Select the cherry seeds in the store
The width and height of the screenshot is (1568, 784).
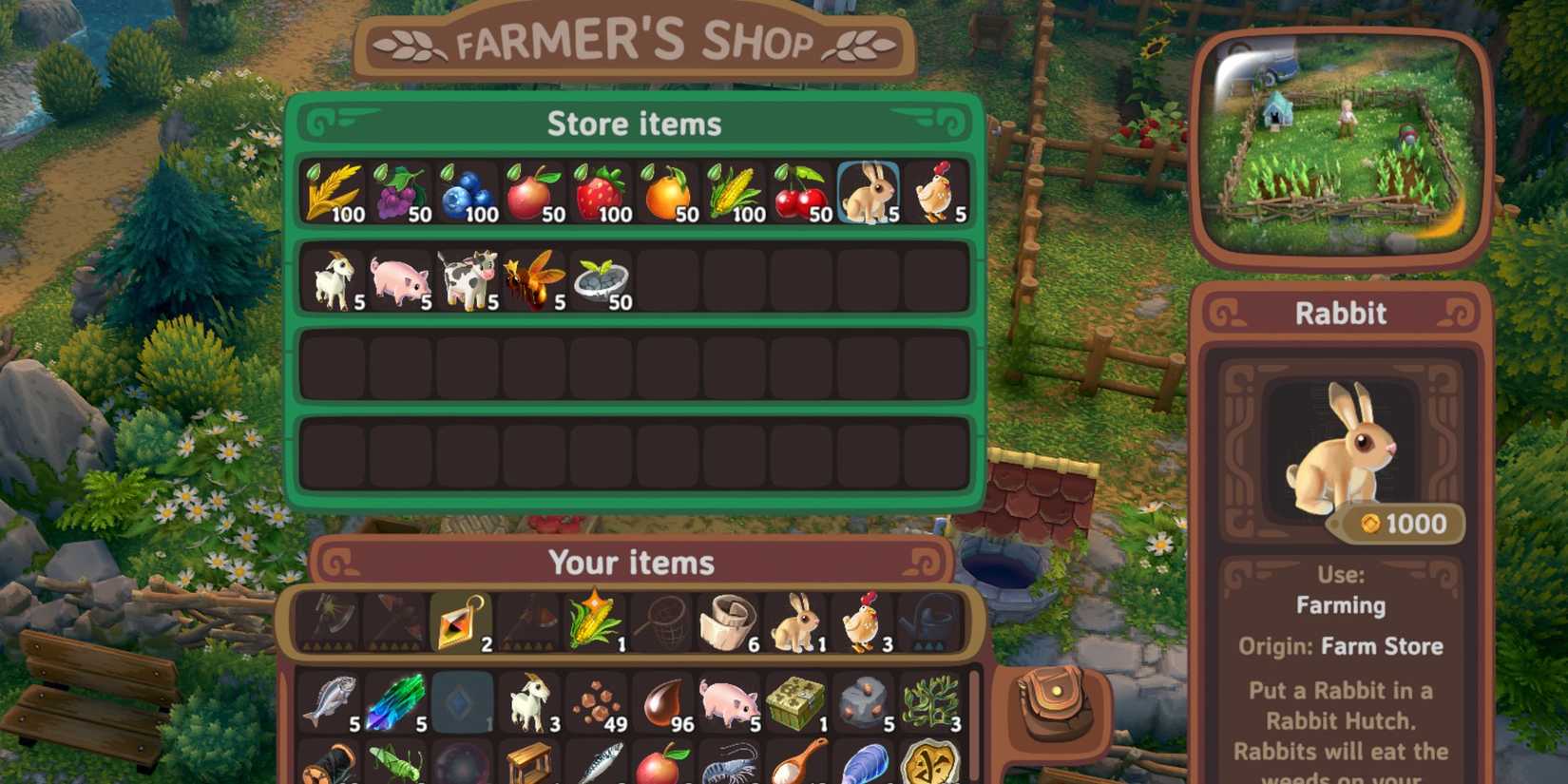[798, 190]
